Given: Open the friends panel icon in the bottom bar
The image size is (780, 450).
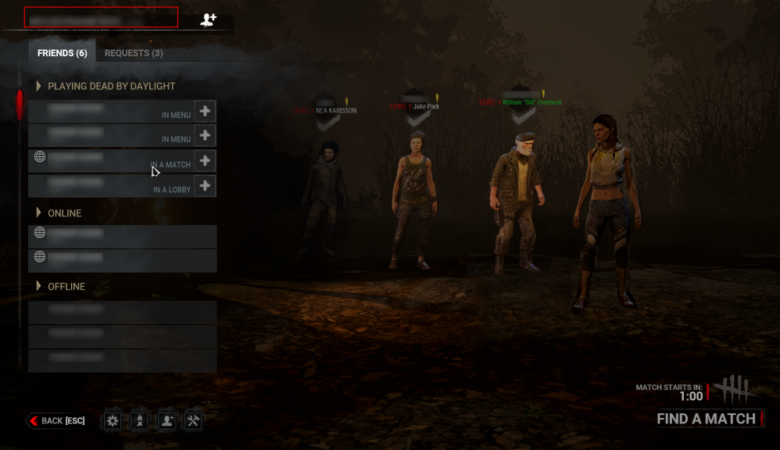Looking at the screenshot, I should (166, 421).
